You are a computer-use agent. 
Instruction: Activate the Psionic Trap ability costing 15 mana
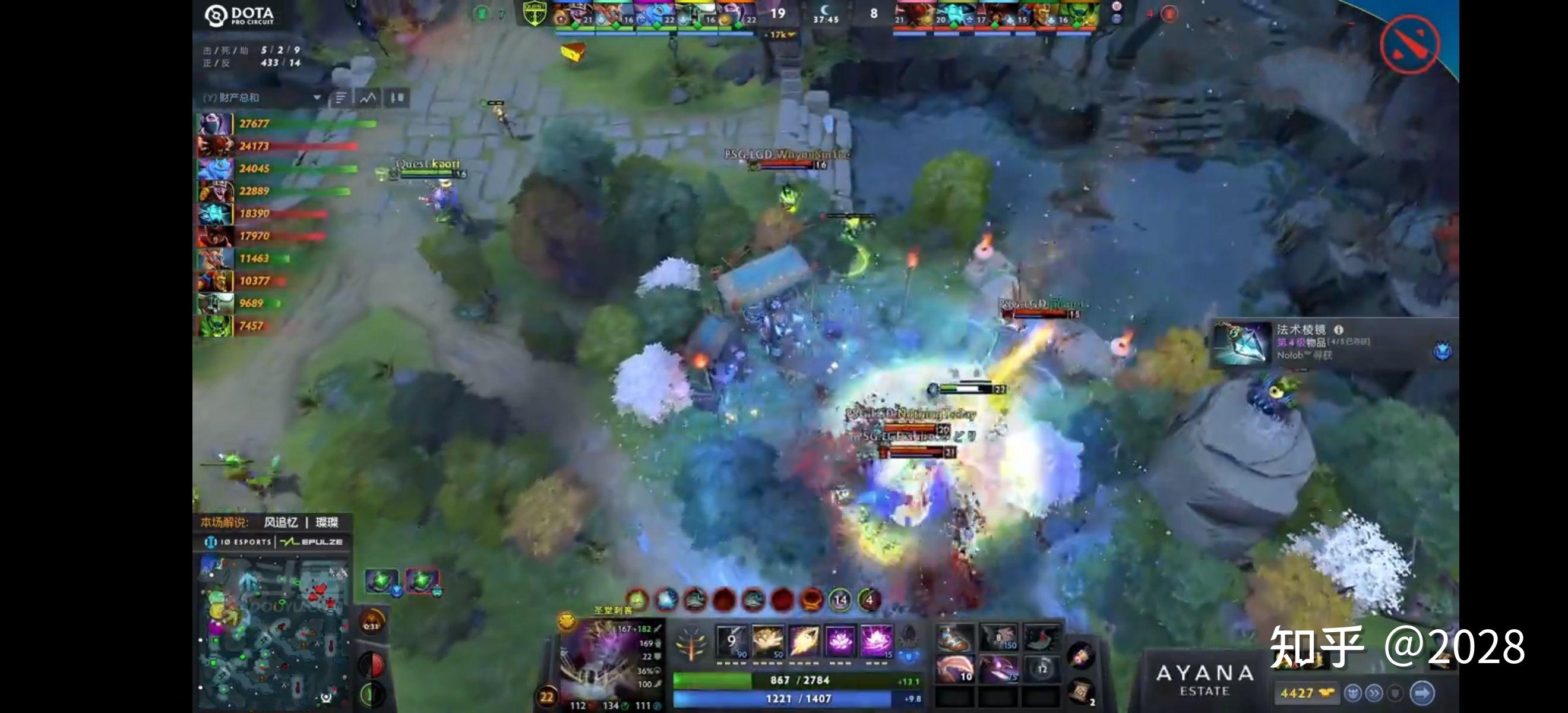[x=876, y=641]
